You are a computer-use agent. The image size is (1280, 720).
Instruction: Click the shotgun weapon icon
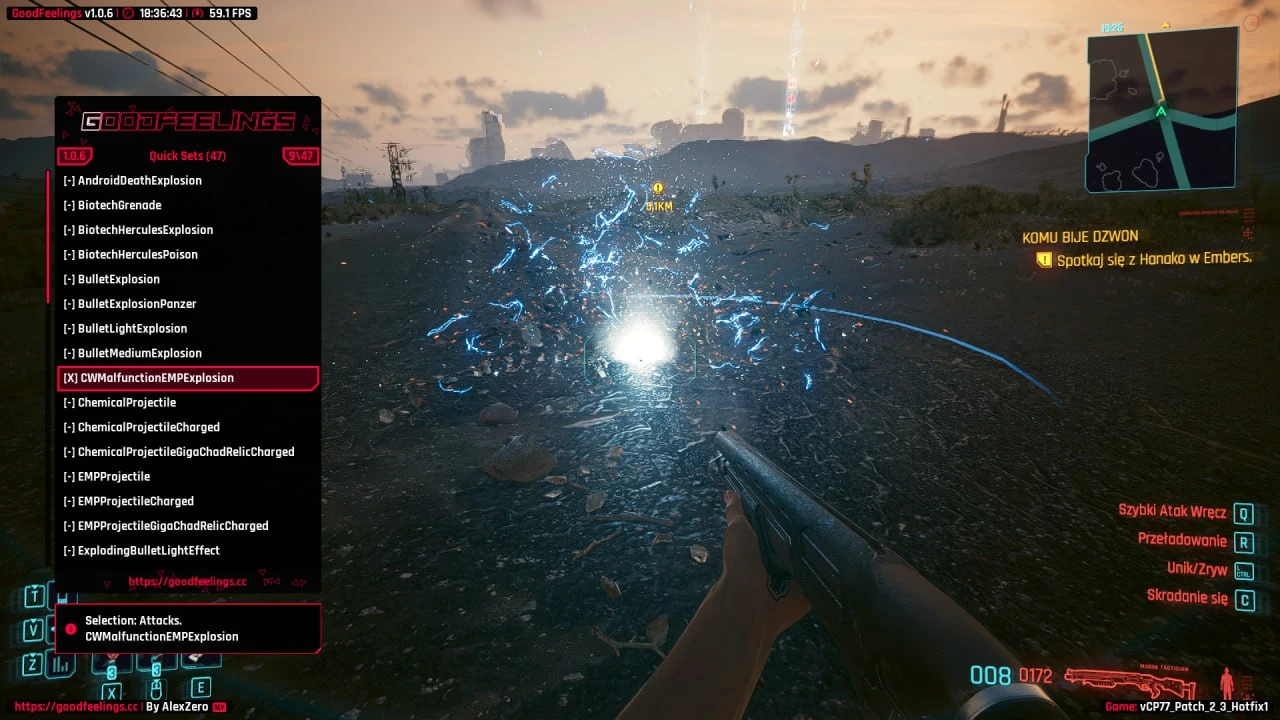[x=1130, y=682]
